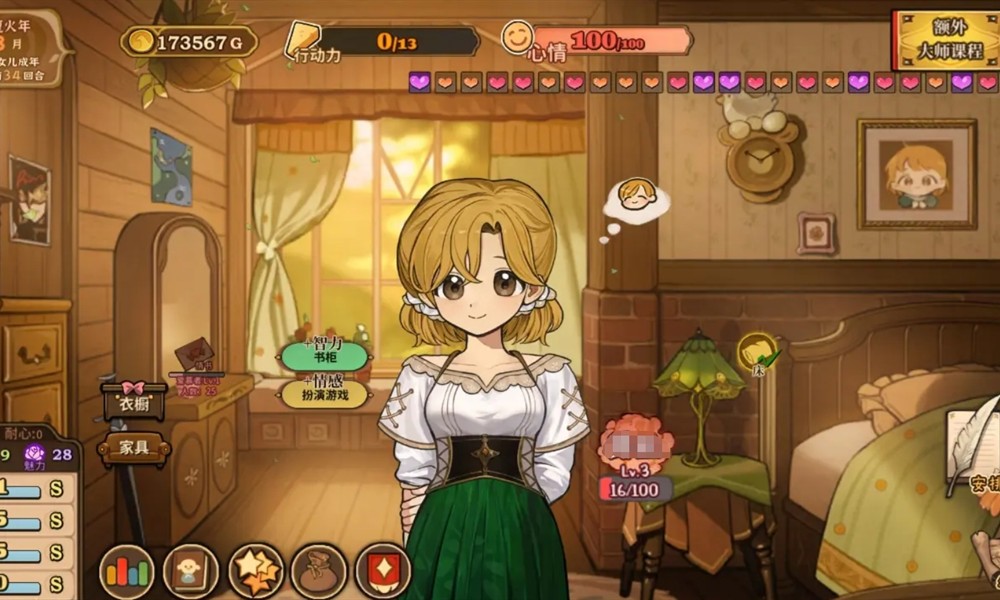Open the red shield emblem icon
Viewport: 1000px width, 600px height.
tap(383, 572)
